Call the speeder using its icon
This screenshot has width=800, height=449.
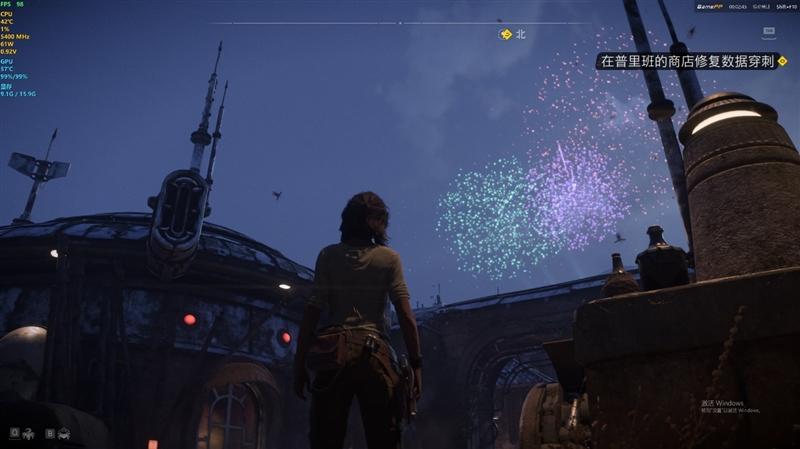coord(63,433)
